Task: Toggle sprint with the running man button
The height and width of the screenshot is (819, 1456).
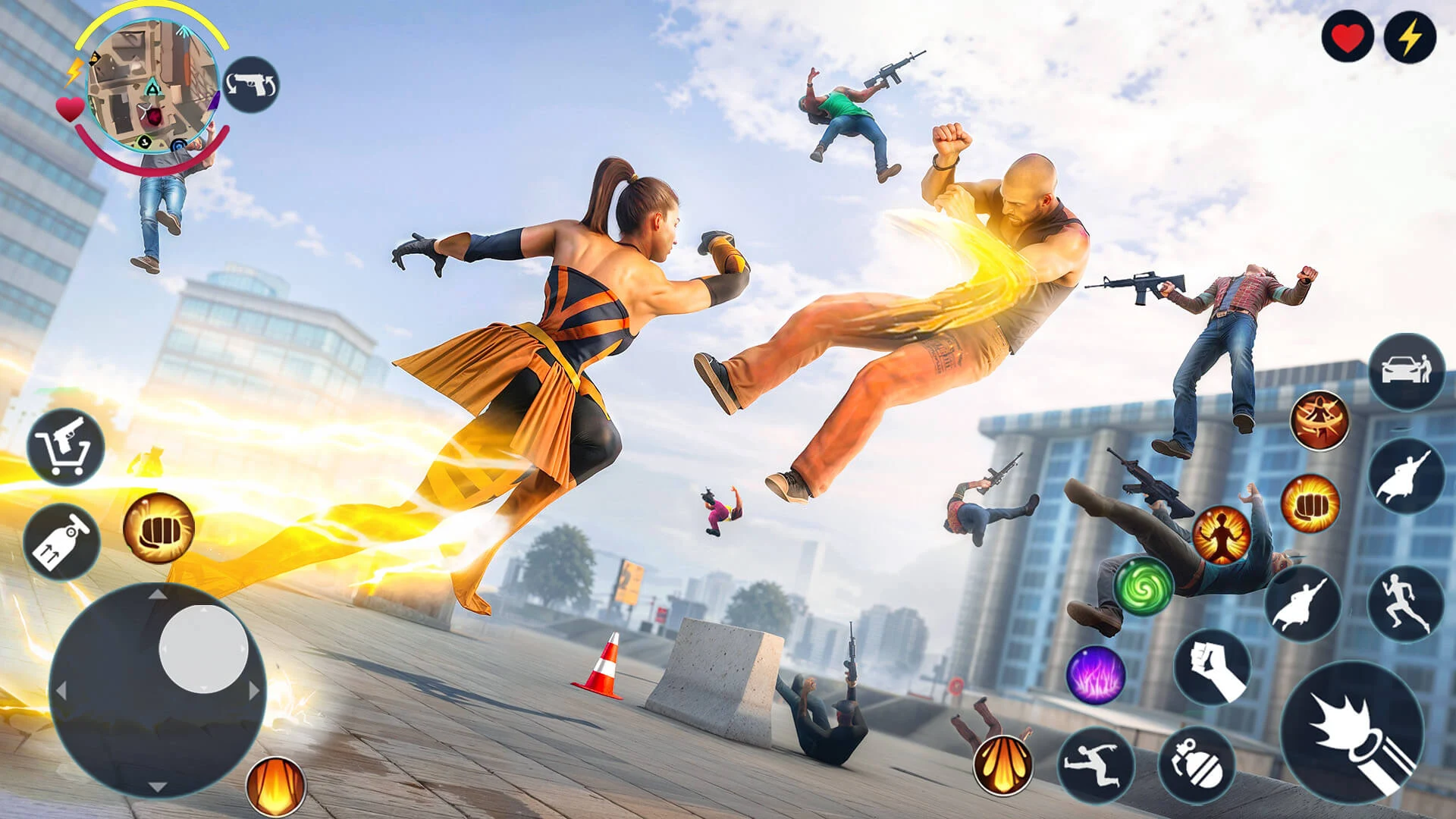Action: (x=1406, y=604)
